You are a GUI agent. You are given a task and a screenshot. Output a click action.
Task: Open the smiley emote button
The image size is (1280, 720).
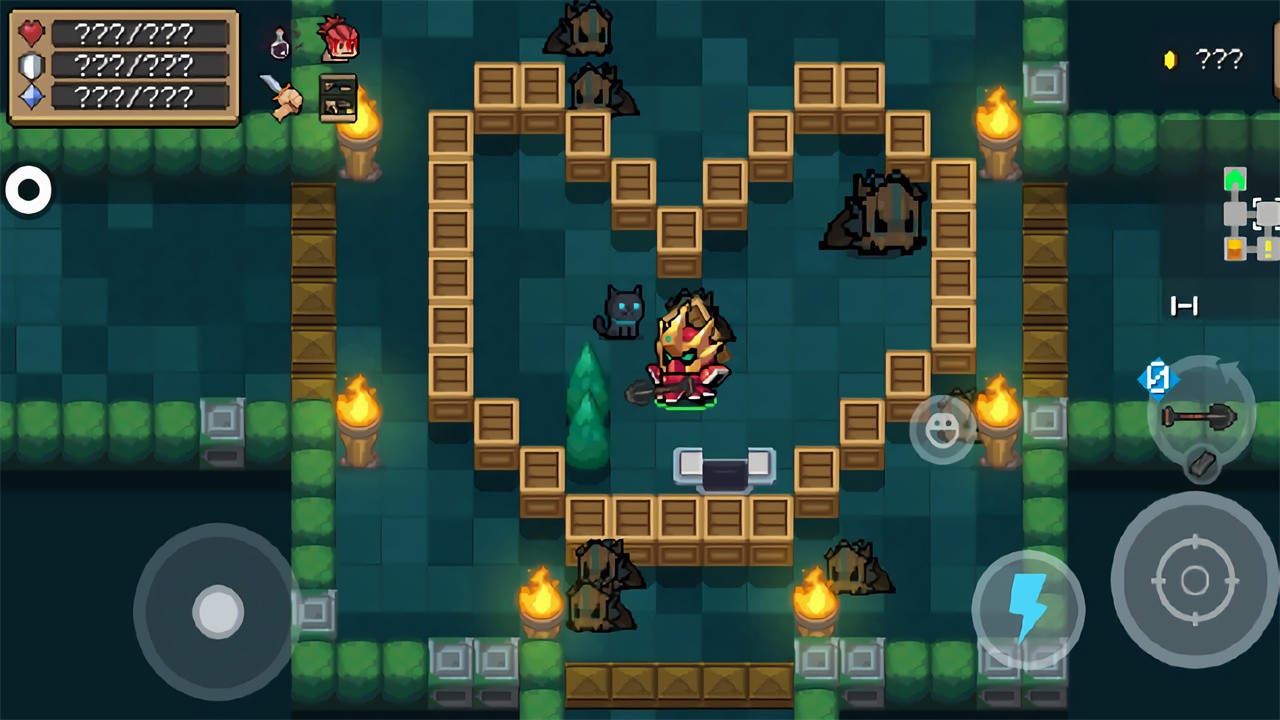coord(942,430)
